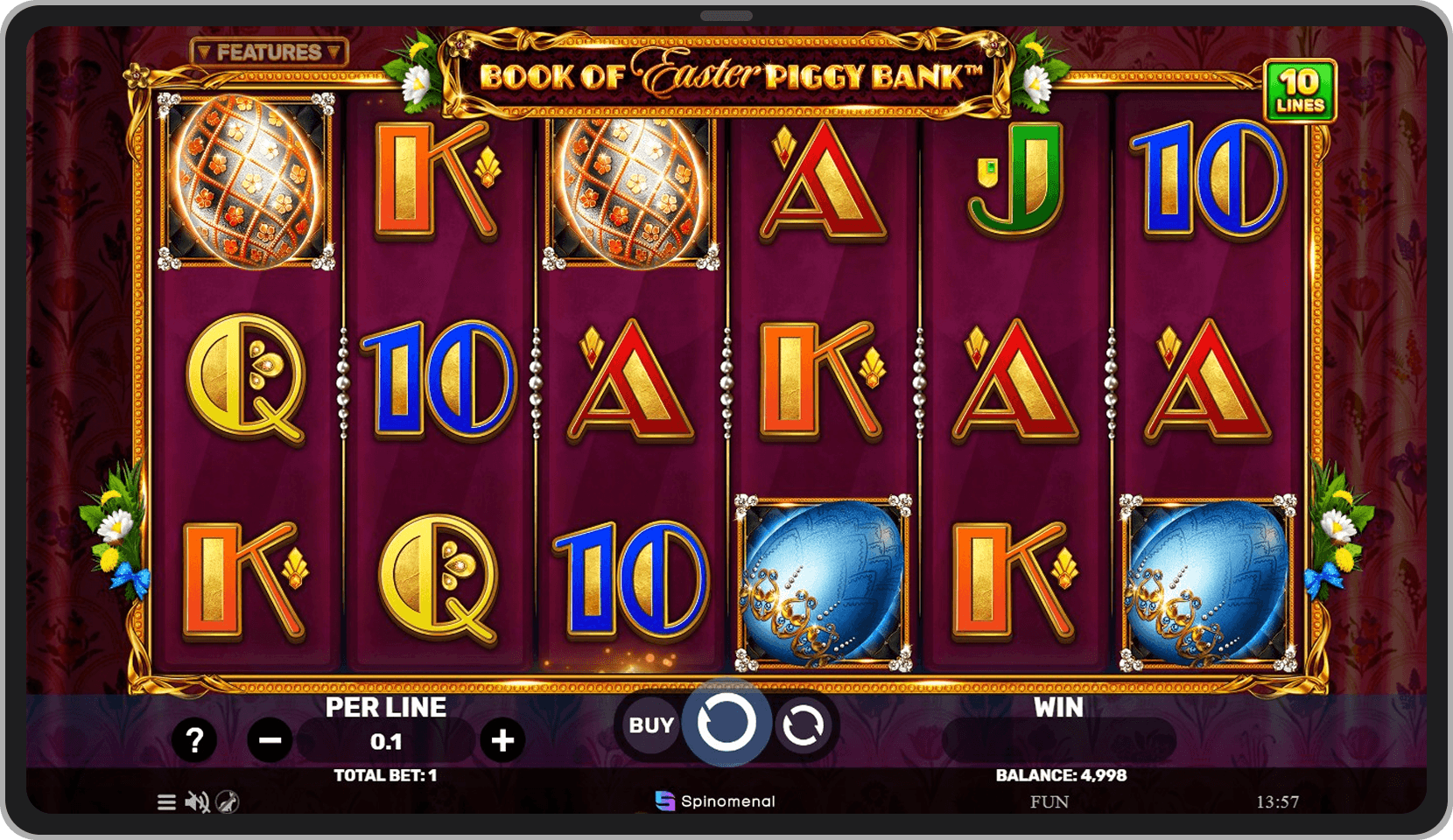
Task: Decrease bet with the minus stepper
Action: 269,739
